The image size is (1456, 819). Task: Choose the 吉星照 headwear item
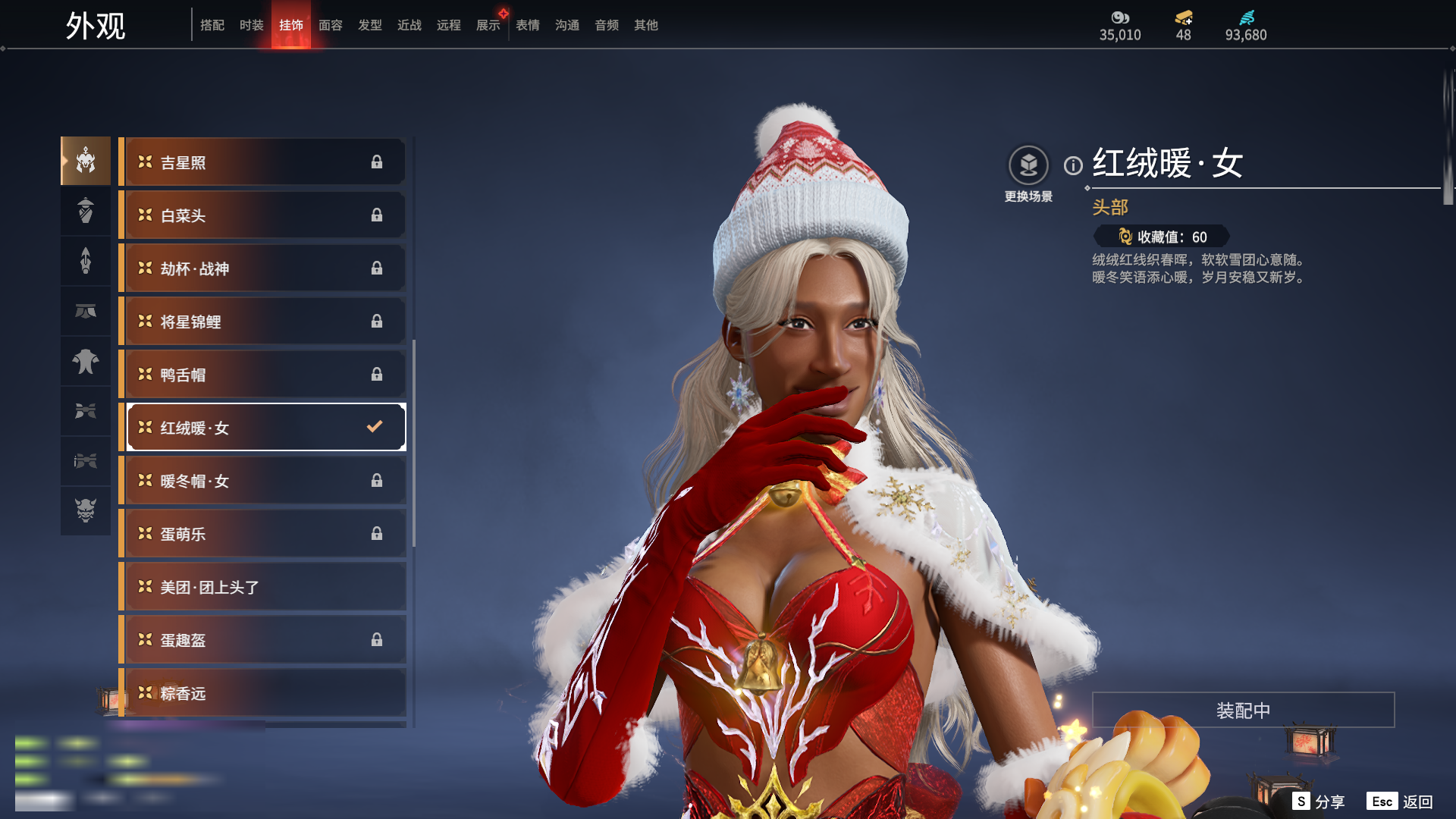point(262,162)
